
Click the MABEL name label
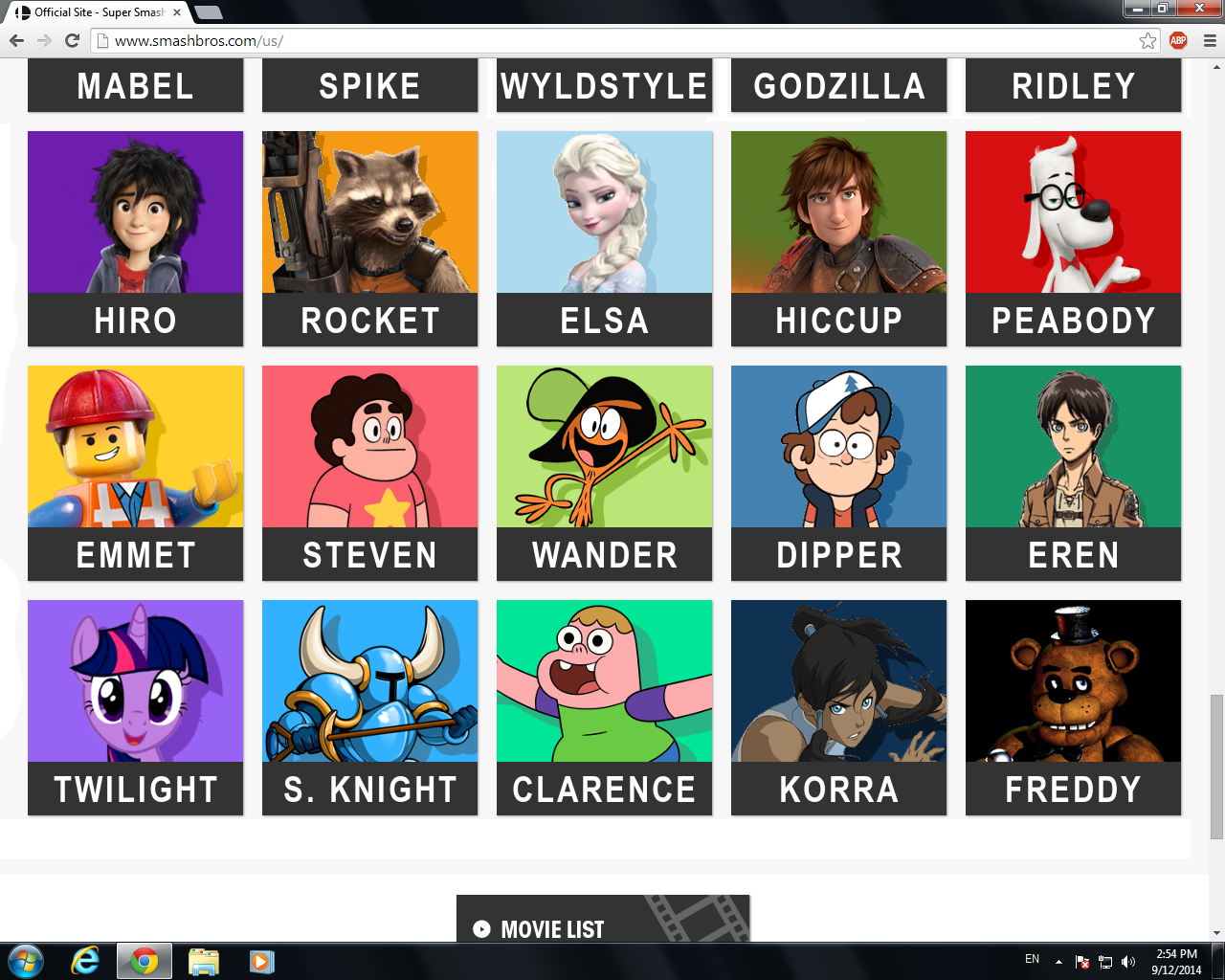click(x=135, y=85)
